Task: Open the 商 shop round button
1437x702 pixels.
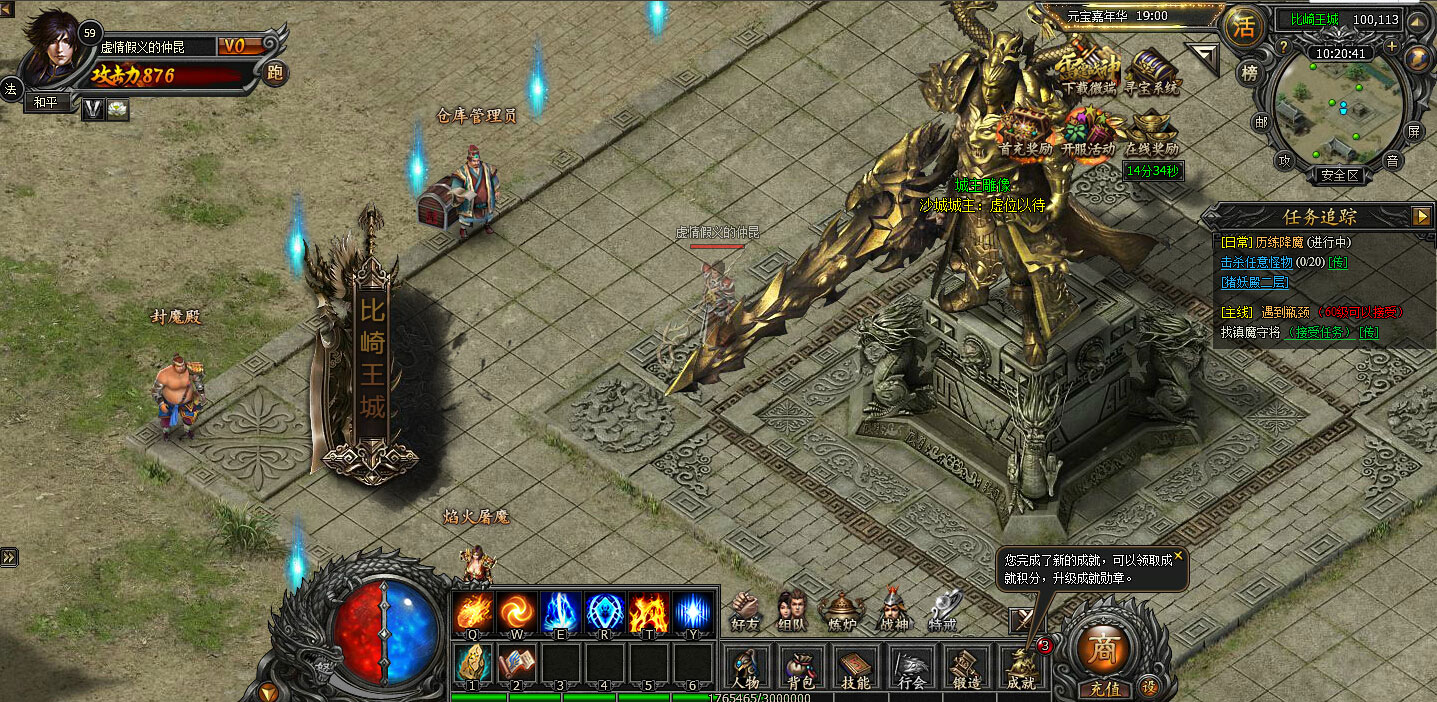Action: (1104, 645)
